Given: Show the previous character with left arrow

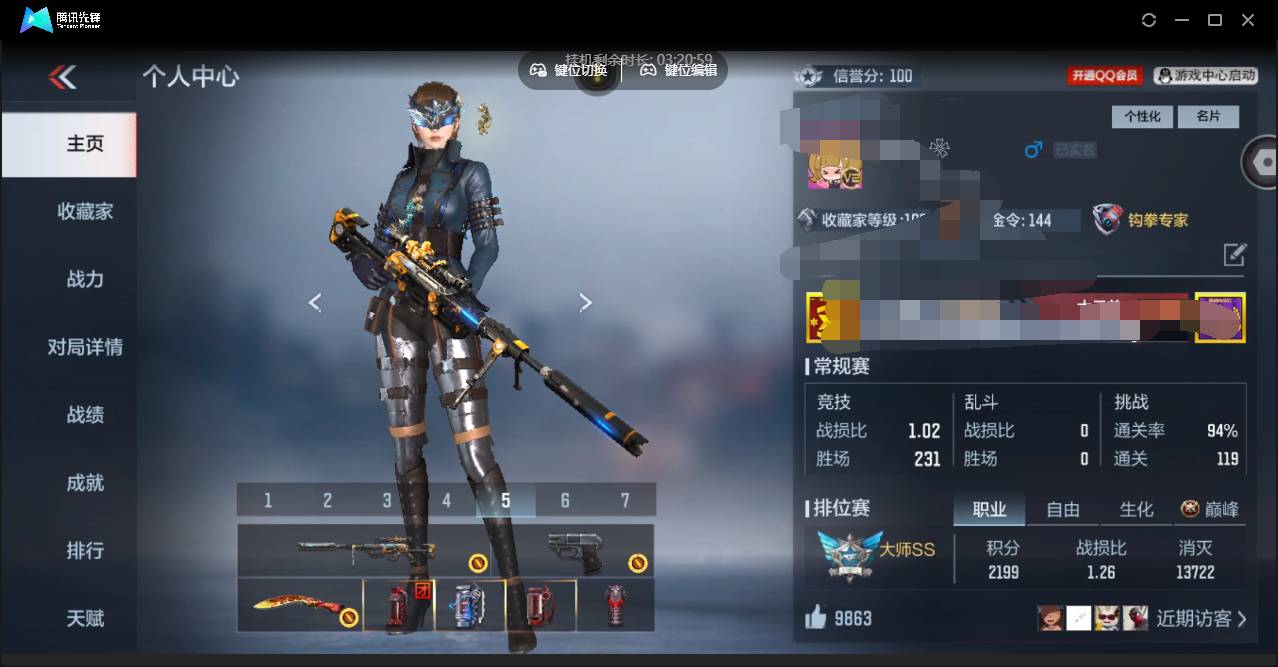Looking at the screenshot, I should coord(315,302).
